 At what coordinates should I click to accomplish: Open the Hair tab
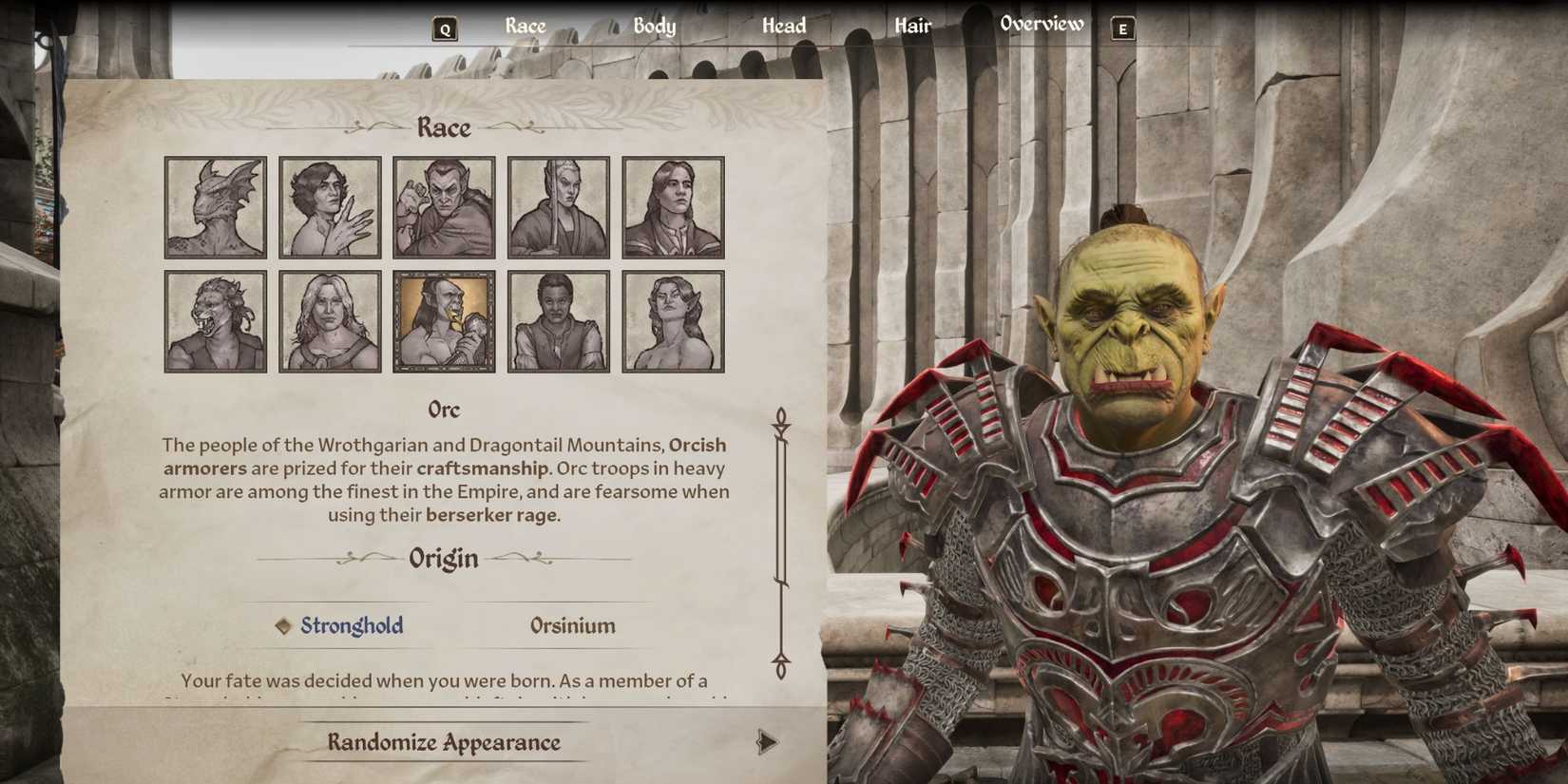pos(911,26)
